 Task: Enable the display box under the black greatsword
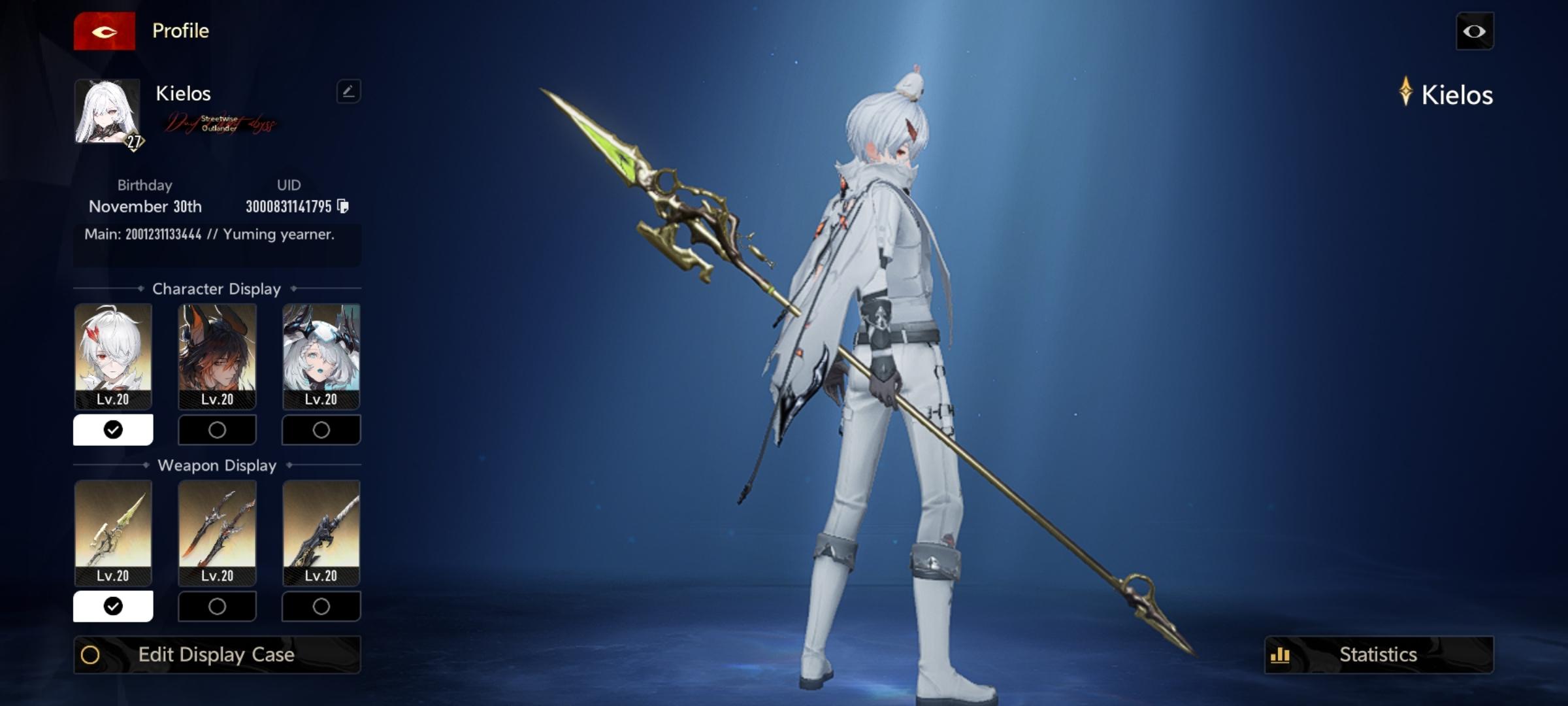[x=321, y=606]
